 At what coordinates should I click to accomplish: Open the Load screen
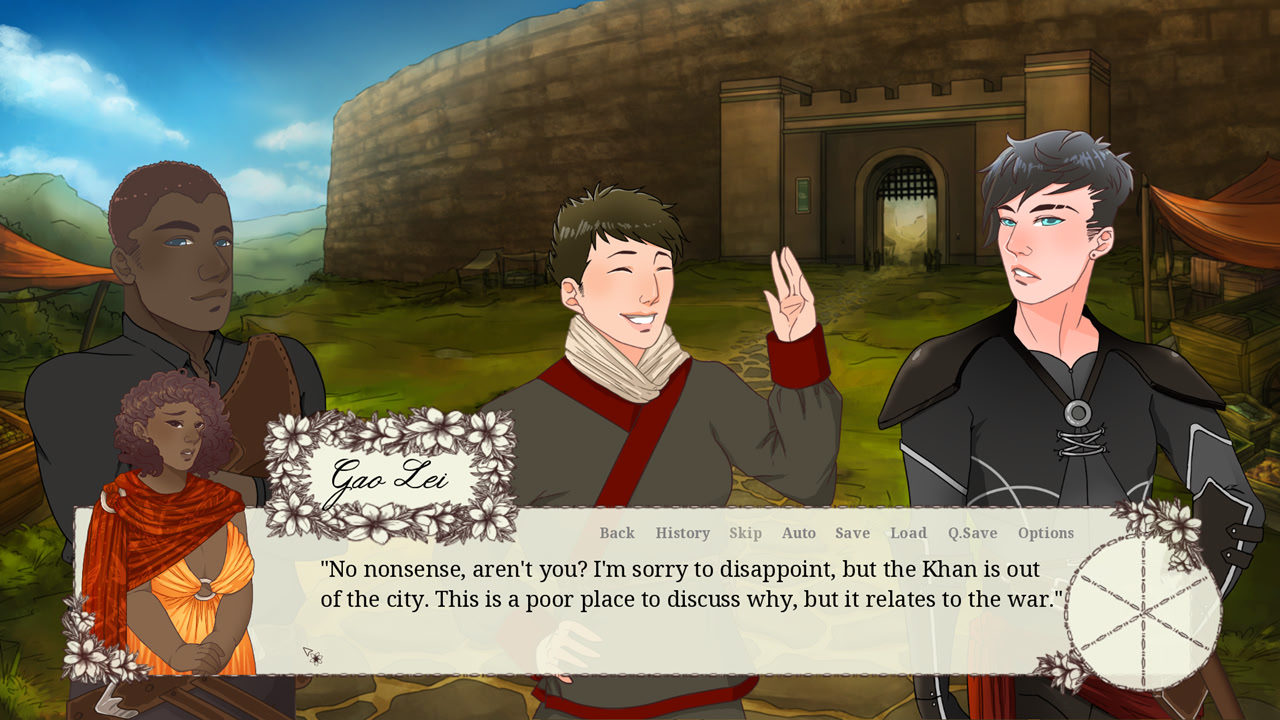pos(908,533)
